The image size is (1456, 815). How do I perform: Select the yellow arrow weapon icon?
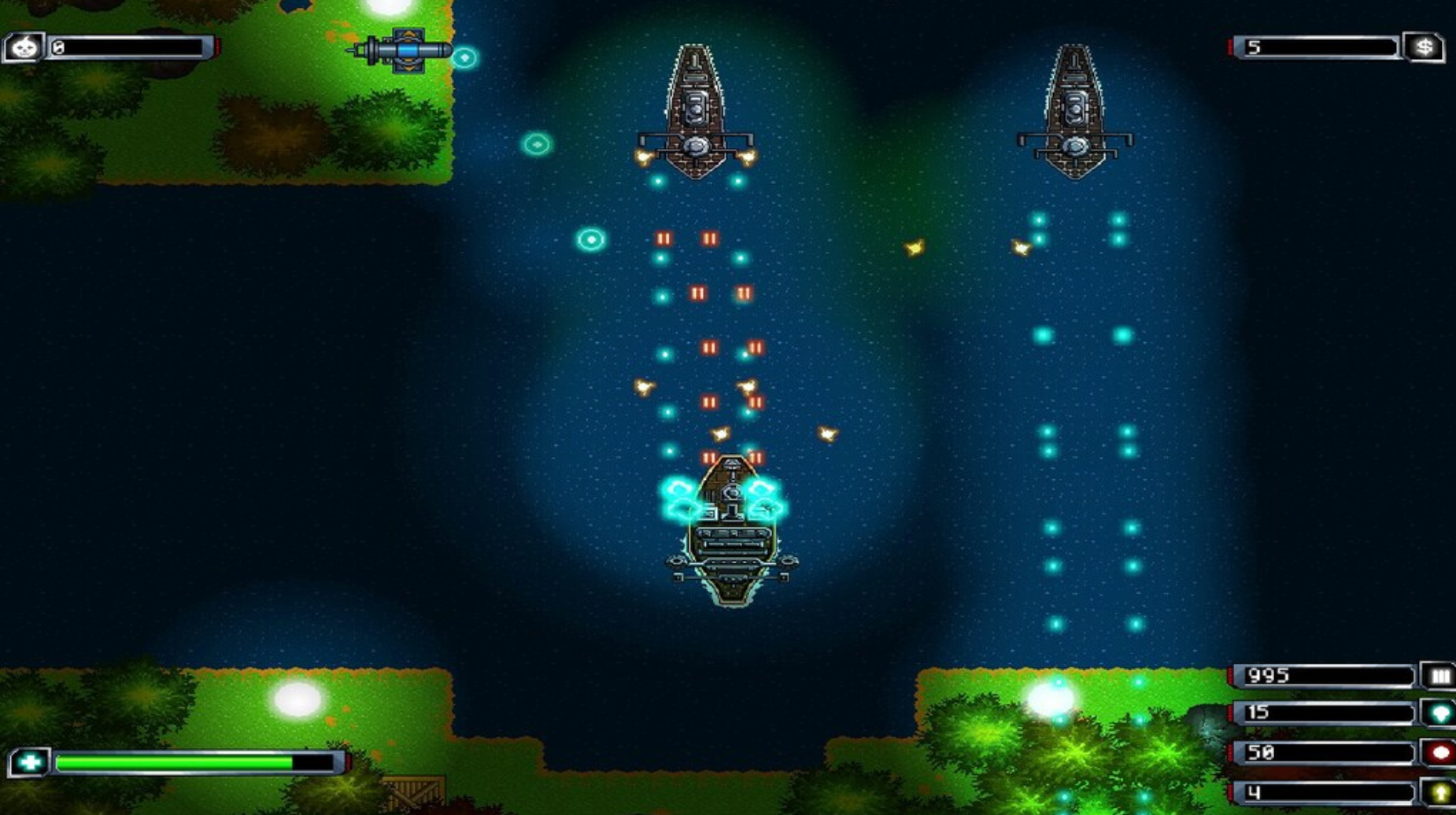point(1439,792)
